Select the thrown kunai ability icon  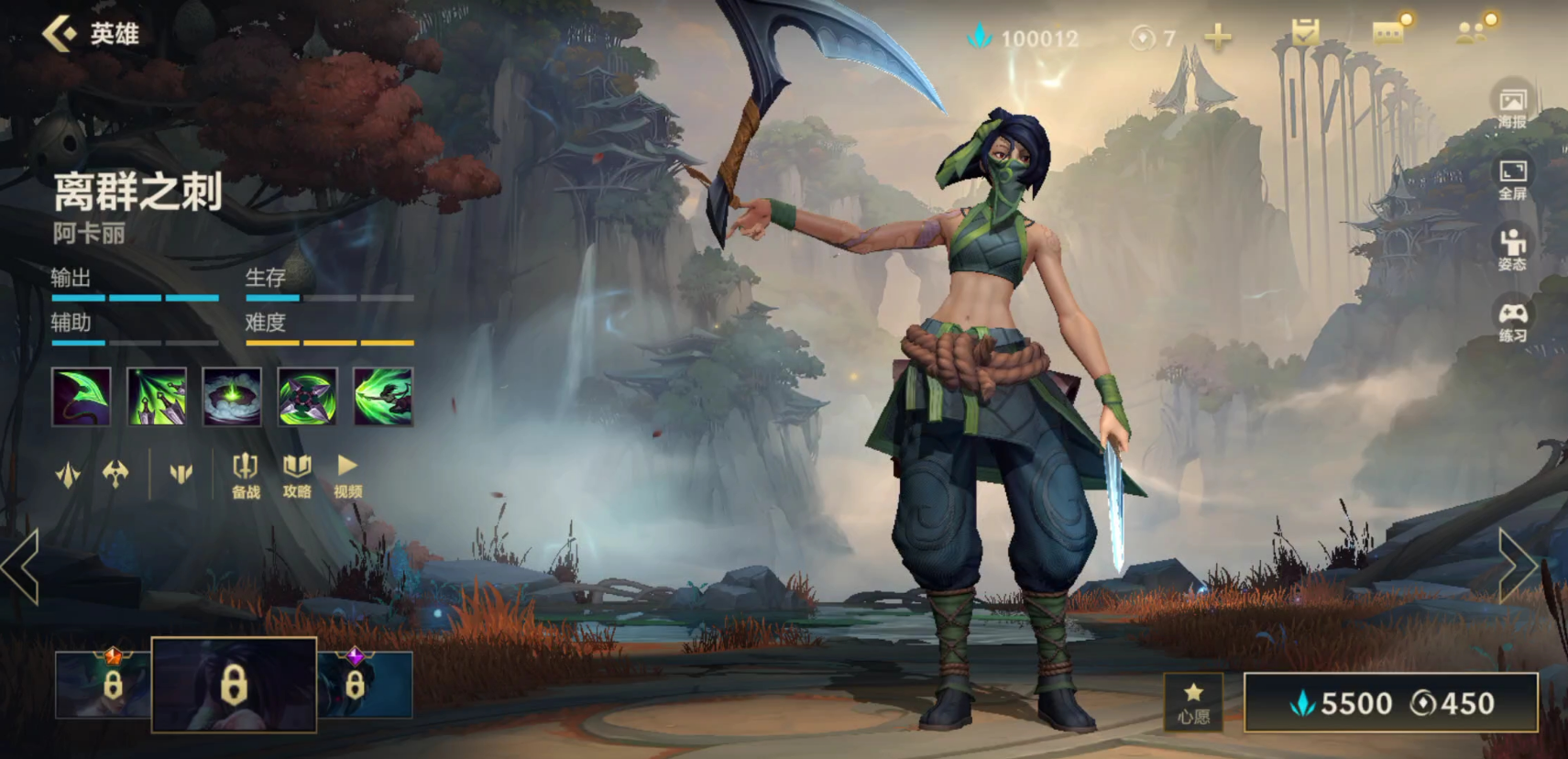pos(157,397)
